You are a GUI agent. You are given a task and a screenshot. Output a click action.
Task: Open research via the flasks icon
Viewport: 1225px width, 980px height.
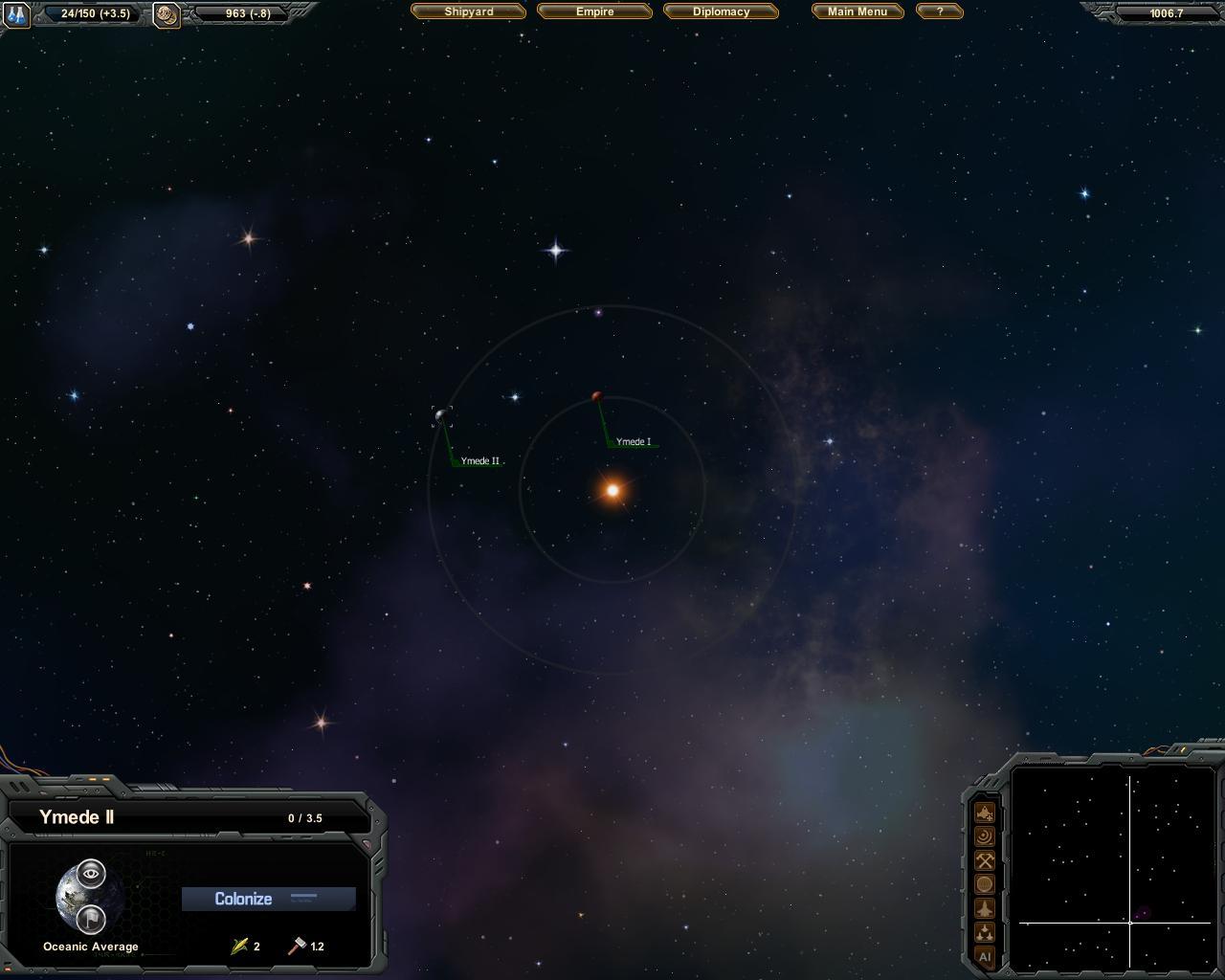click(x=16, y=14)
